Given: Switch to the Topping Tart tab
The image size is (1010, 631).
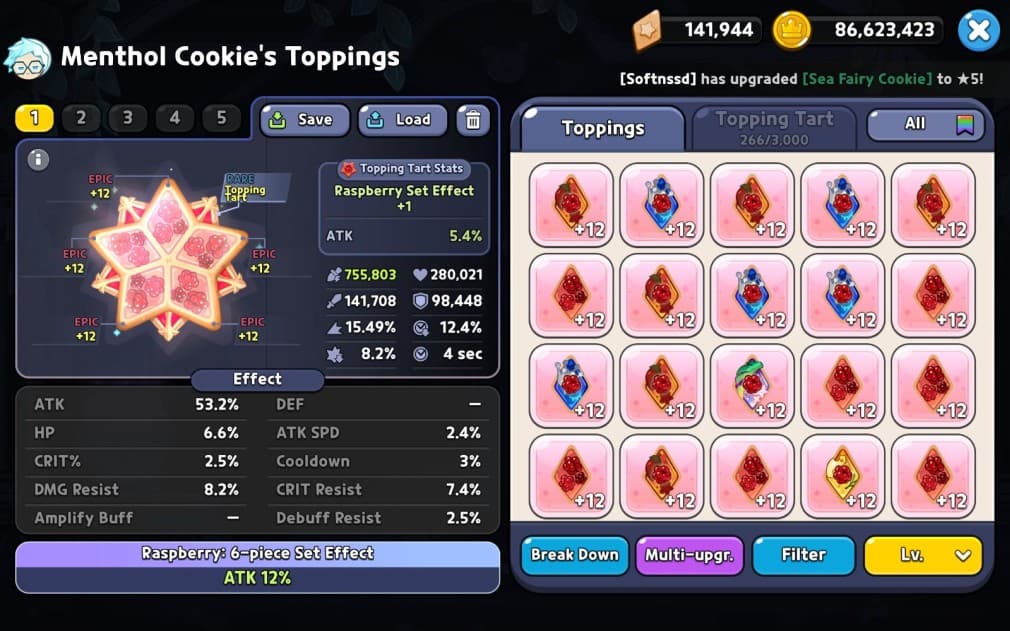Looking at the screenshot, I should tap(774, 127).
